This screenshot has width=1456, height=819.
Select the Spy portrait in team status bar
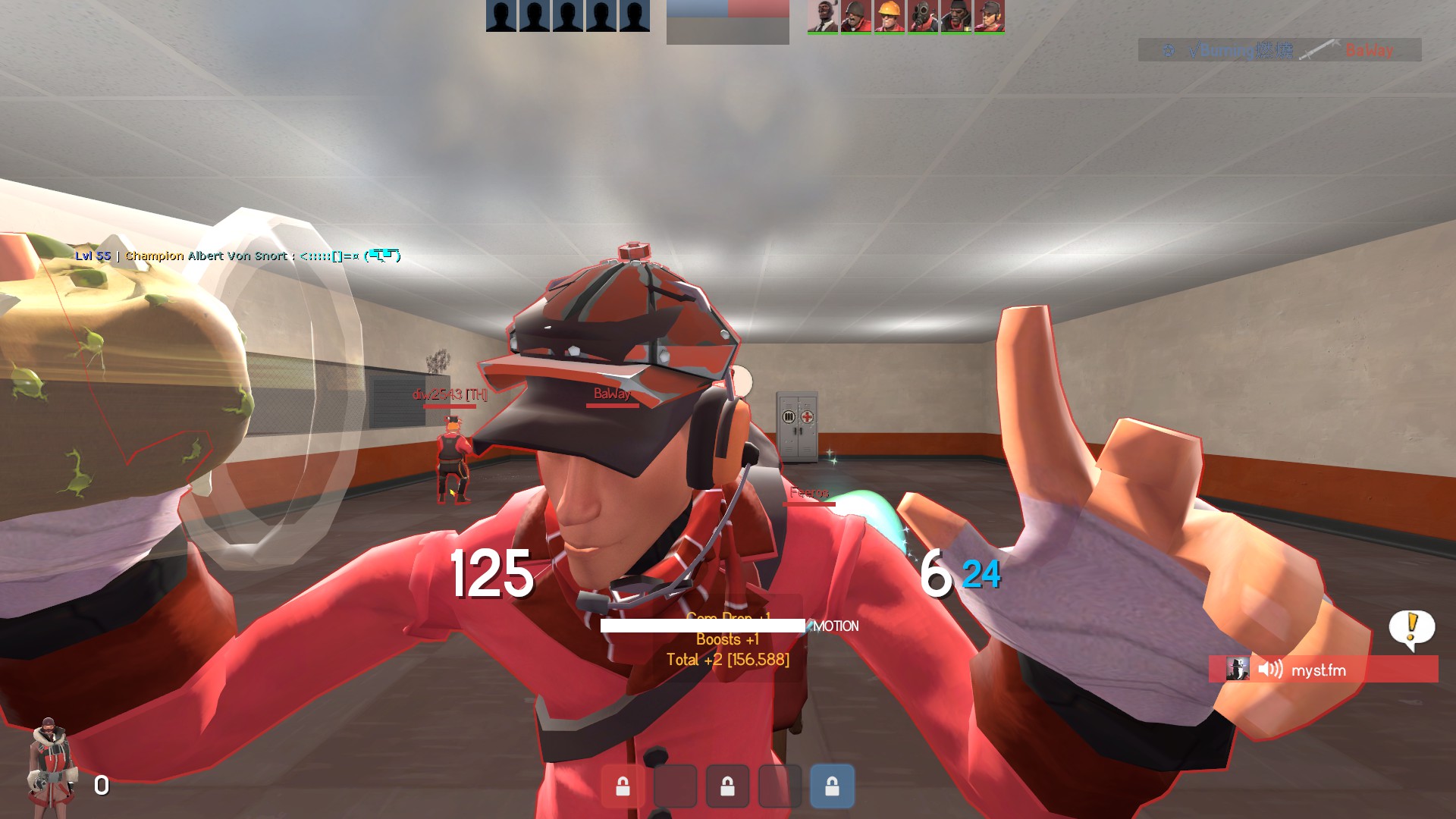[x=823, y=16]
